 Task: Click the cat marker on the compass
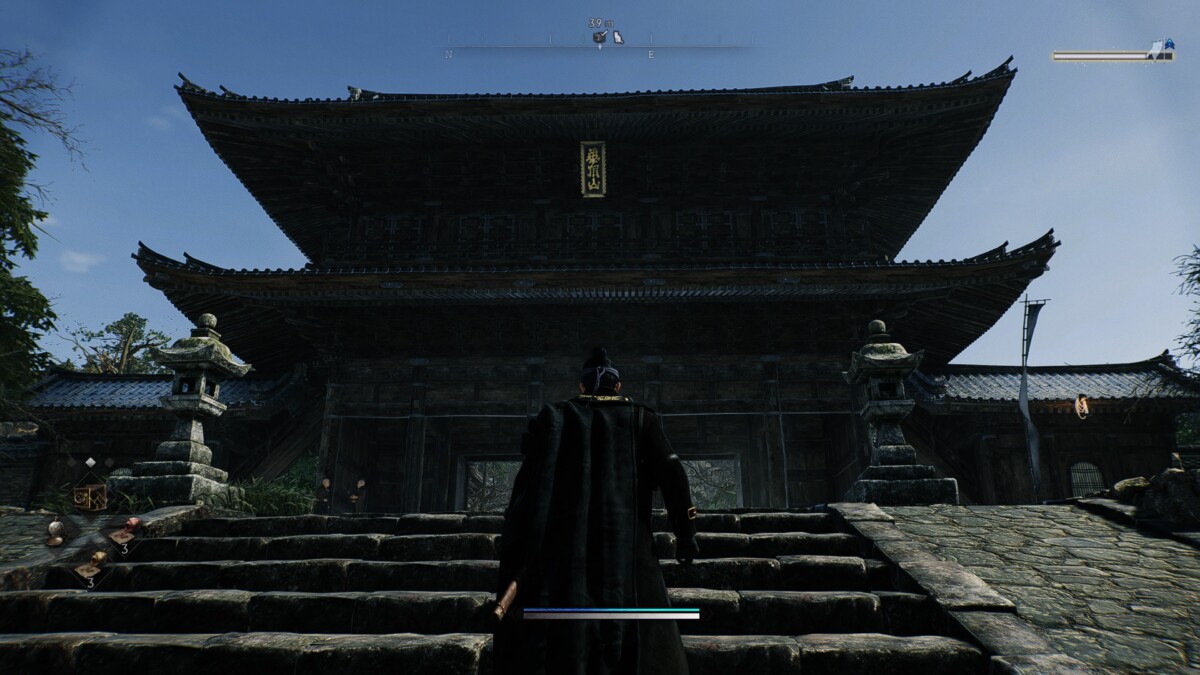618,37
